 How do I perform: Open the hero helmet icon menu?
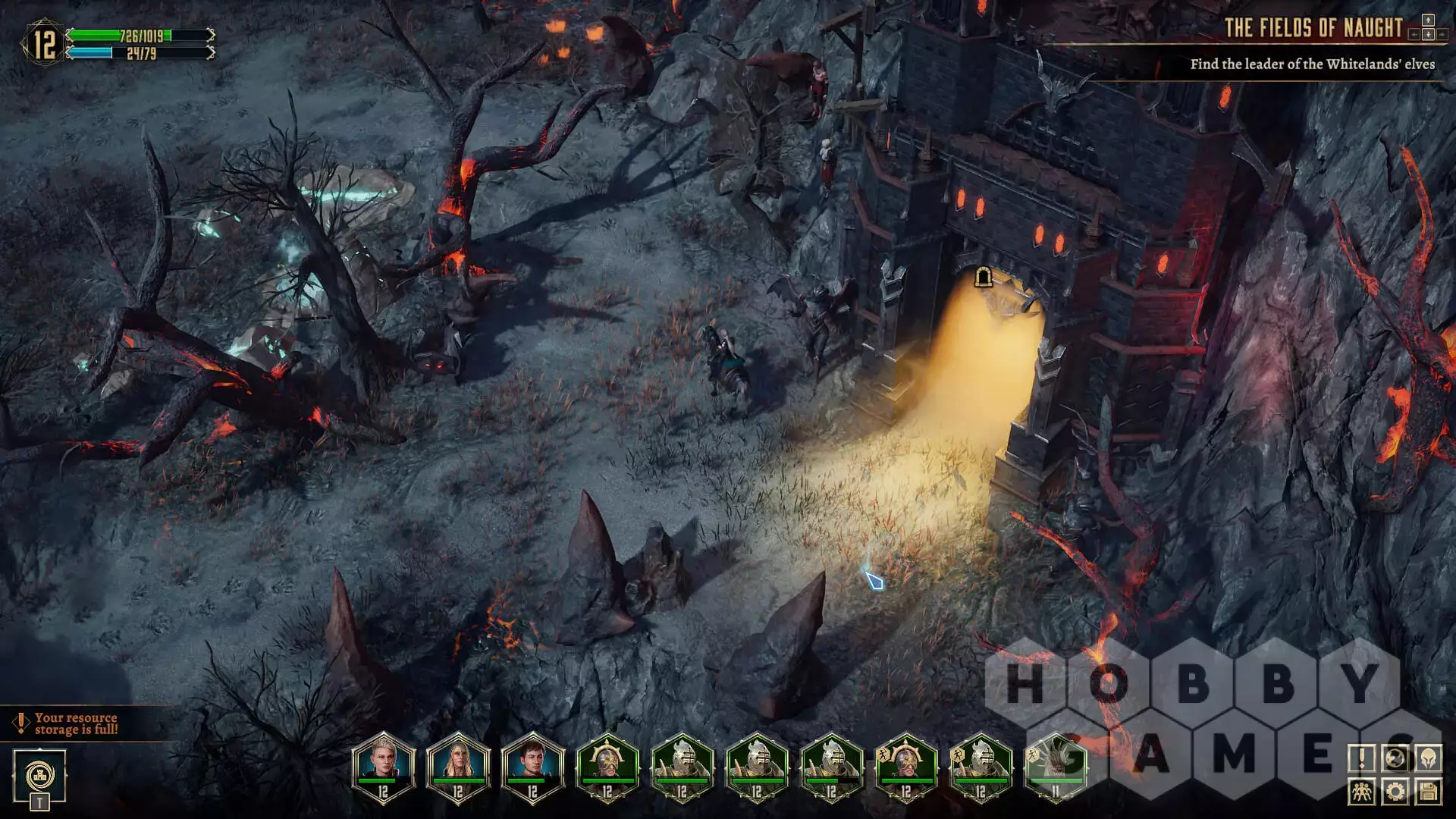coord(1429,758)
